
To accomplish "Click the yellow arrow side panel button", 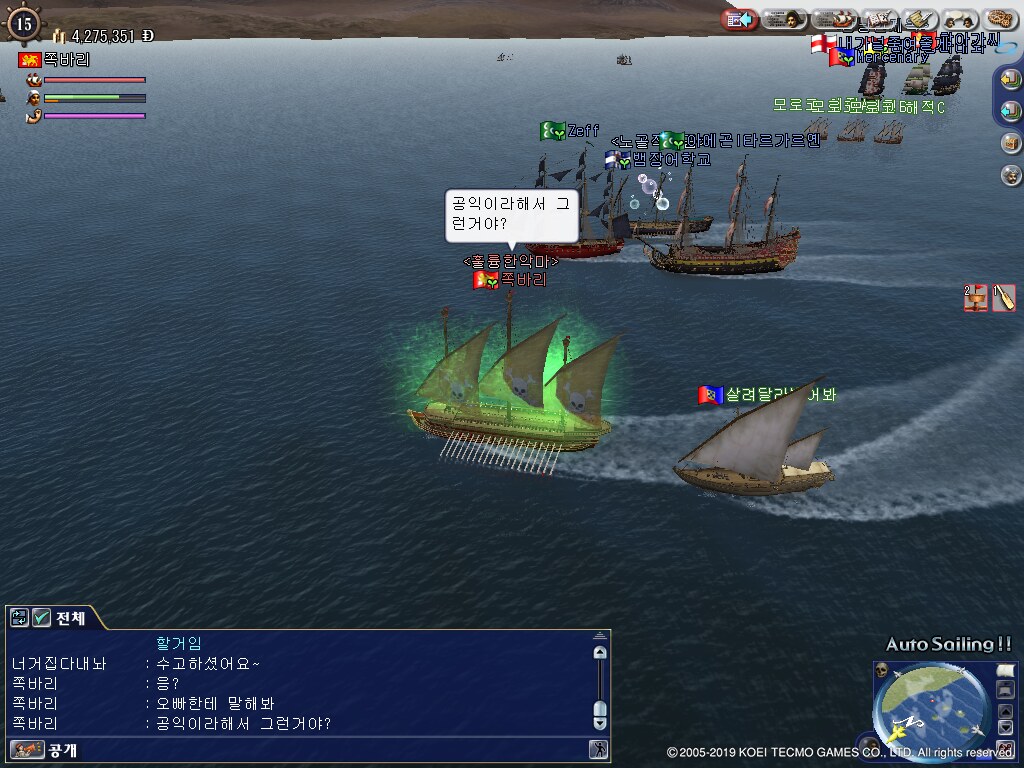I will [x=1010, y=78].
